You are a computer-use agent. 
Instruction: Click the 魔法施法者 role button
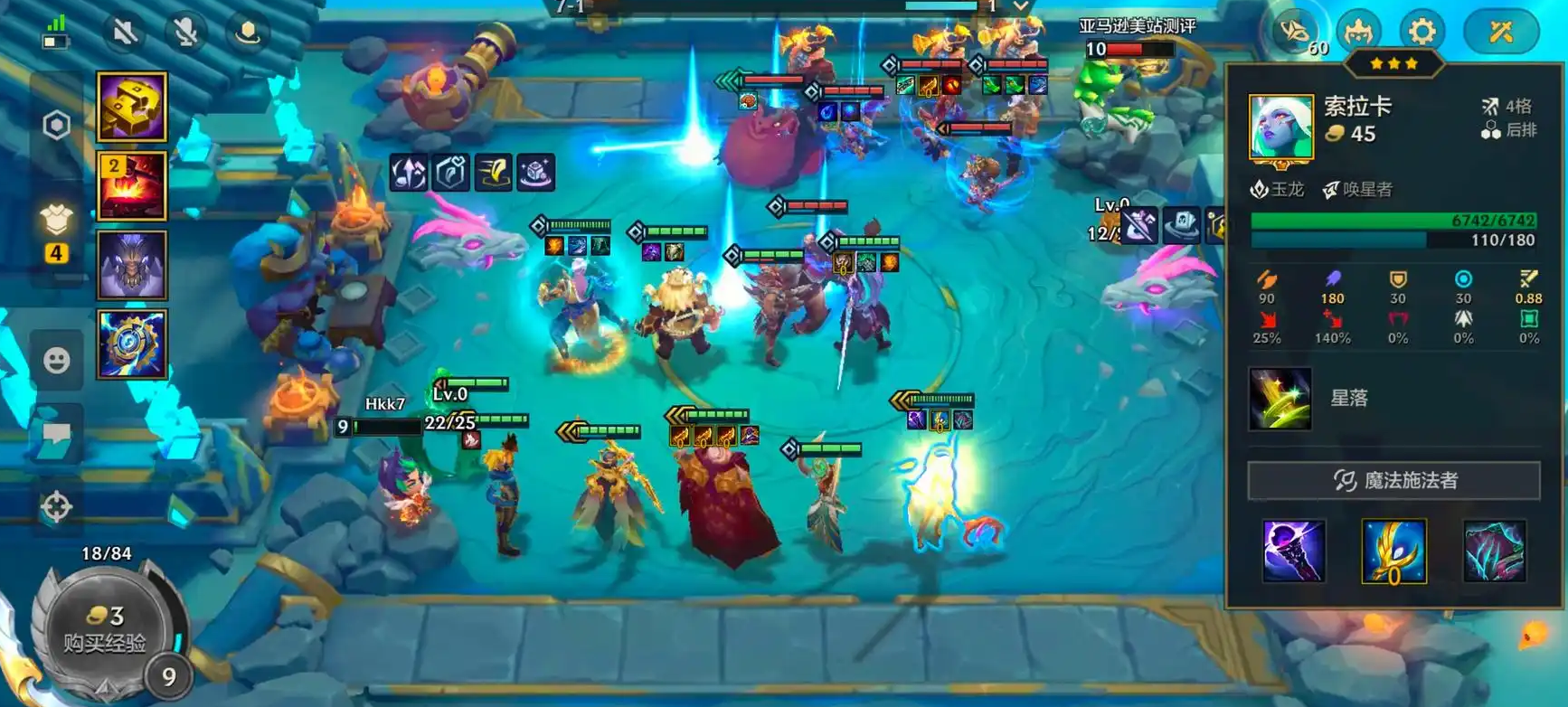[1393, 480]
